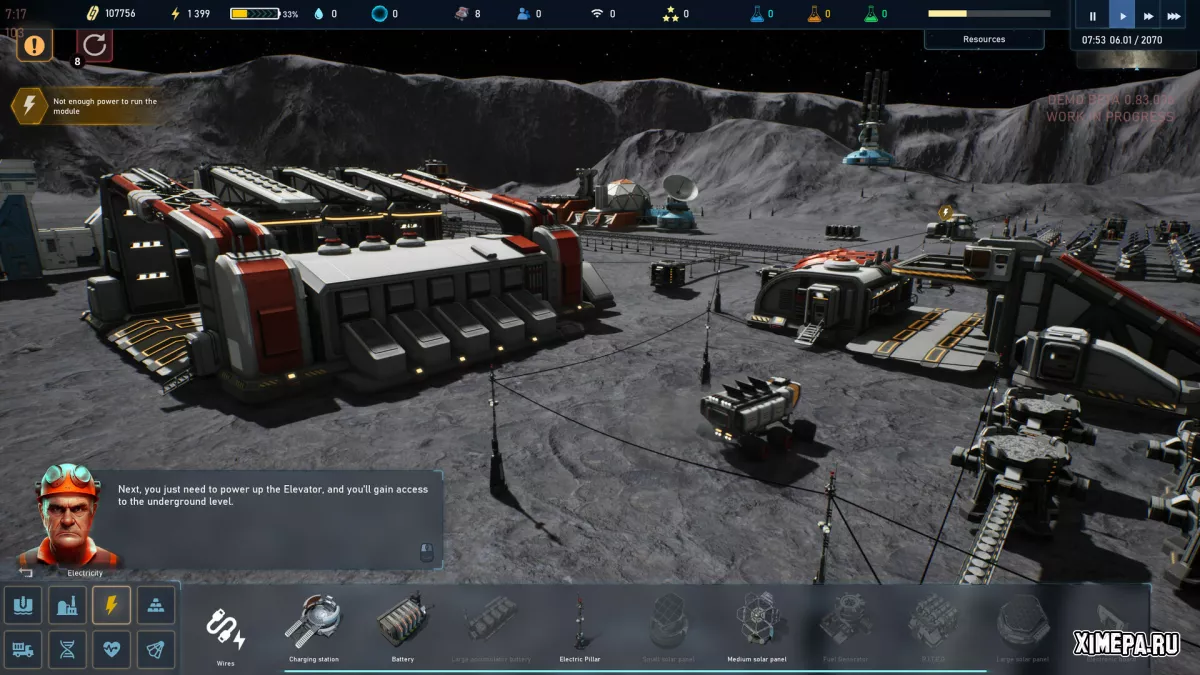The height and width of the screenshot is (675, 1200).
Task: Switch to the DNA research category
Action: point(67,649)
